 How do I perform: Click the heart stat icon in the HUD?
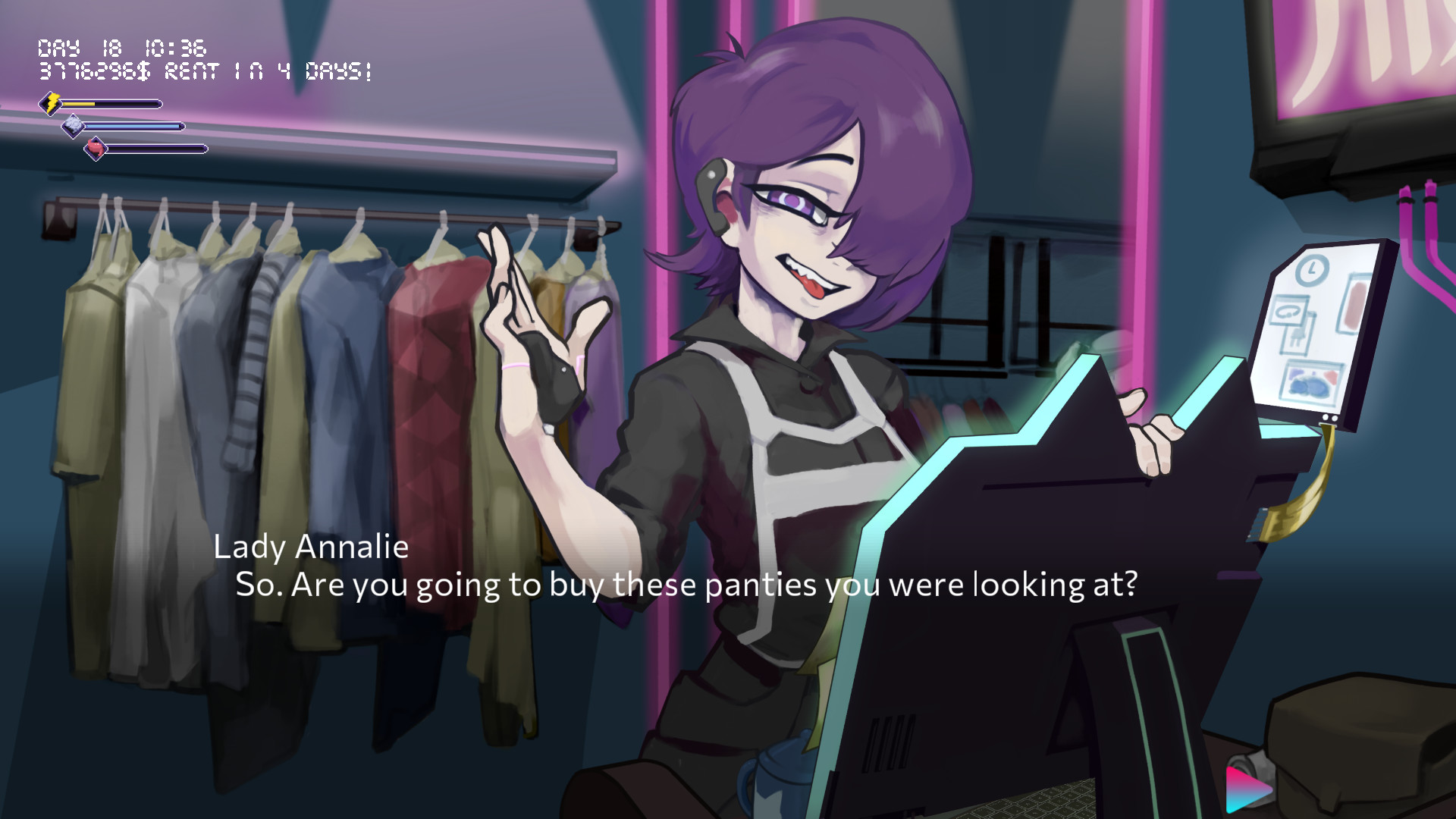pyautogui.click(x=95, y=147)
